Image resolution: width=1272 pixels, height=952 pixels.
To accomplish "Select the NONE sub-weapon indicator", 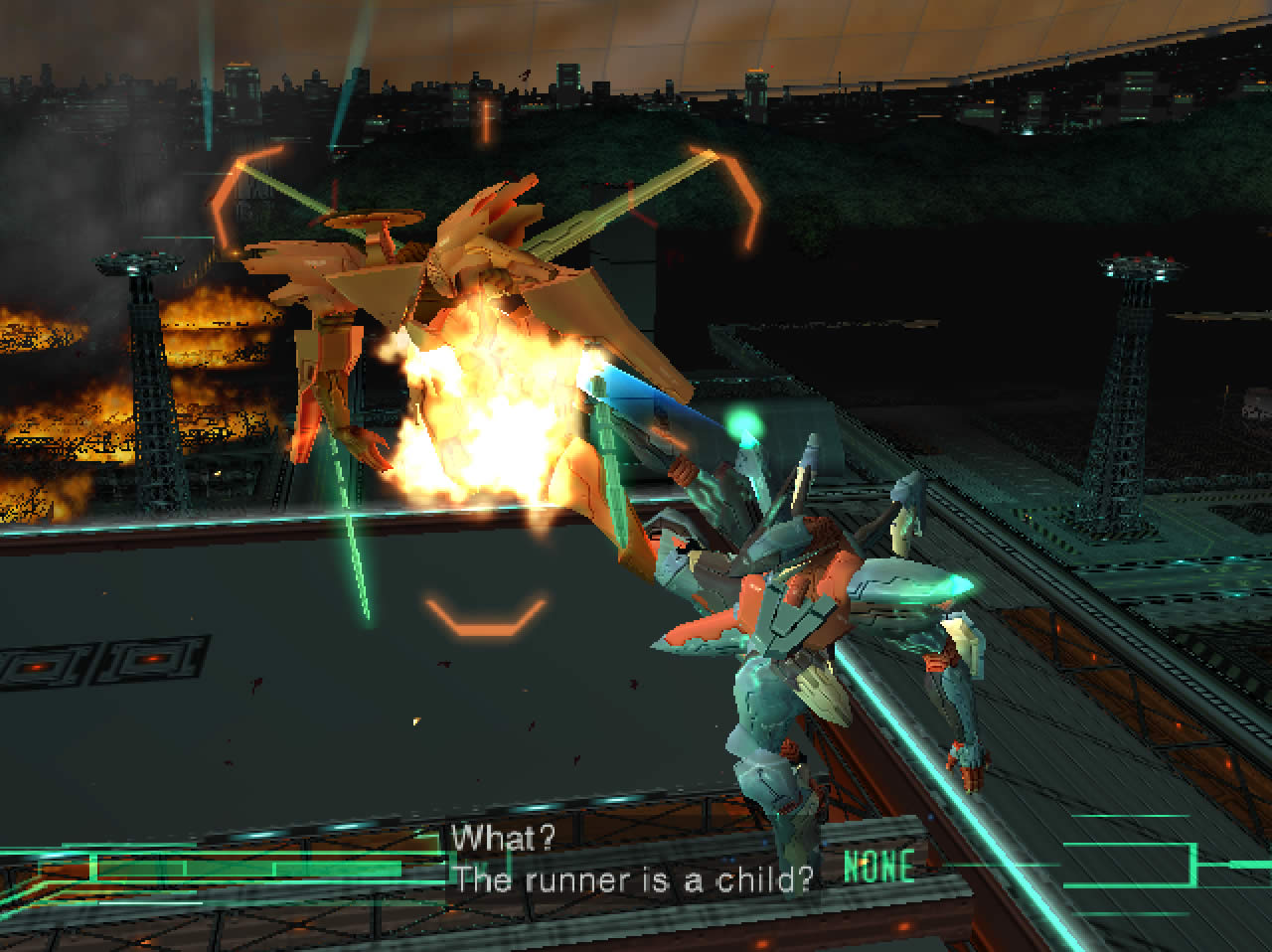I will point(878,867).
